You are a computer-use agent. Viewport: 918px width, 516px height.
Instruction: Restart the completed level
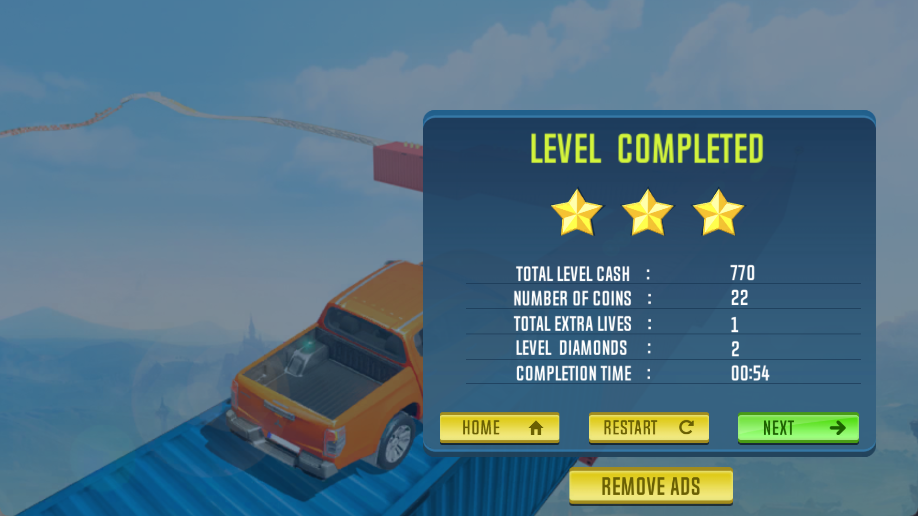pos(648,428)
